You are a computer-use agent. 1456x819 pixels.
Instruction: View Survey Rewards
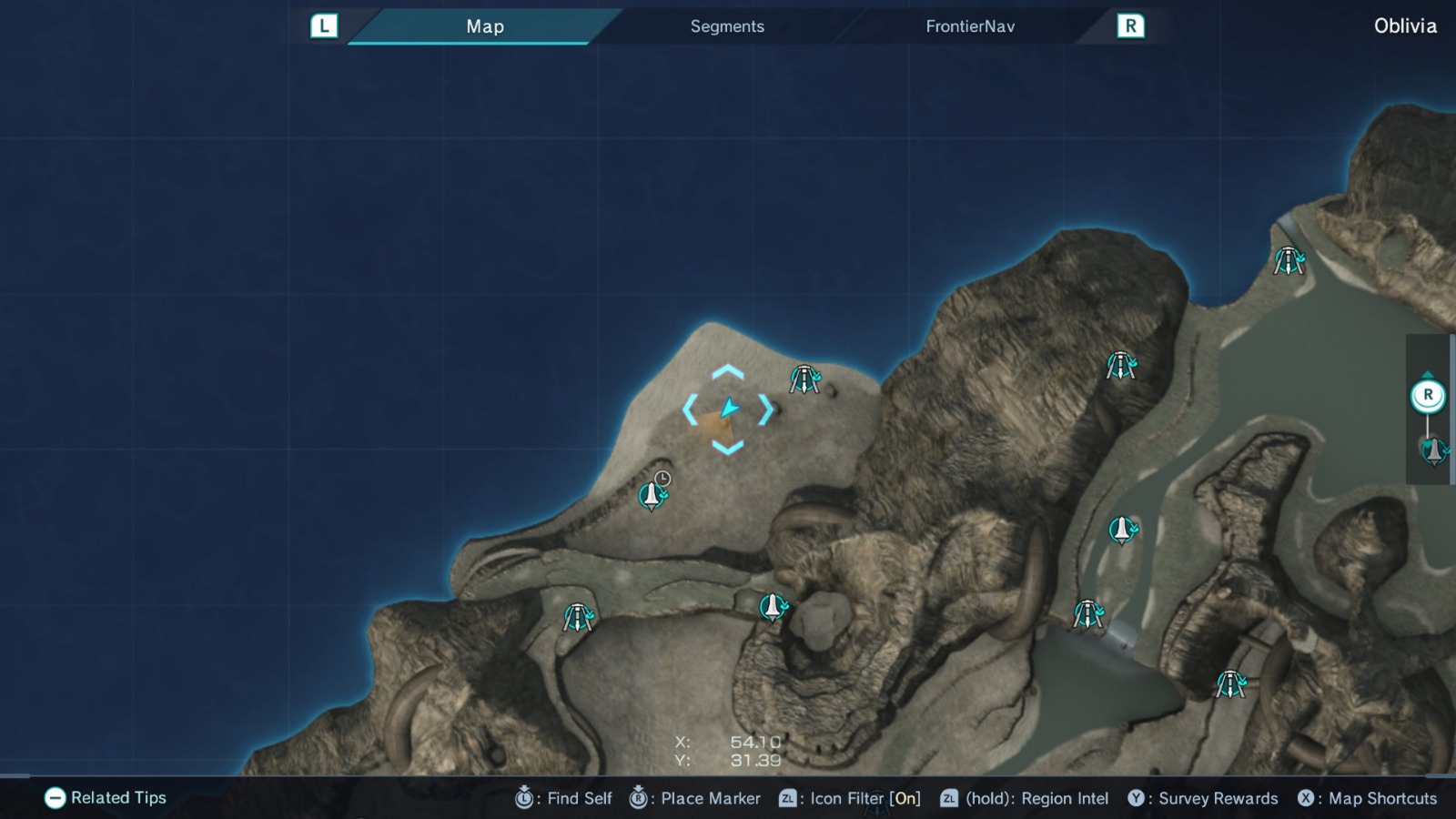1137,798
